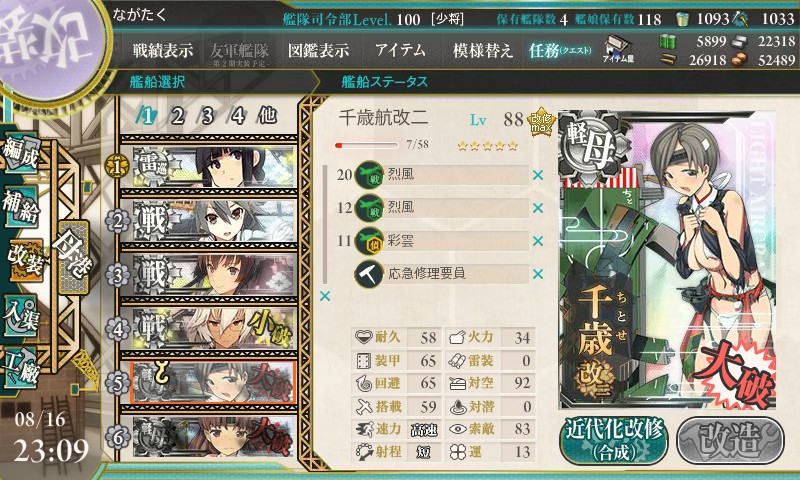This screenshot has height=480, width=800.
Task: Go to 工廠 arsenal screen
Action: pyautogui.click(x=22, y=358)
